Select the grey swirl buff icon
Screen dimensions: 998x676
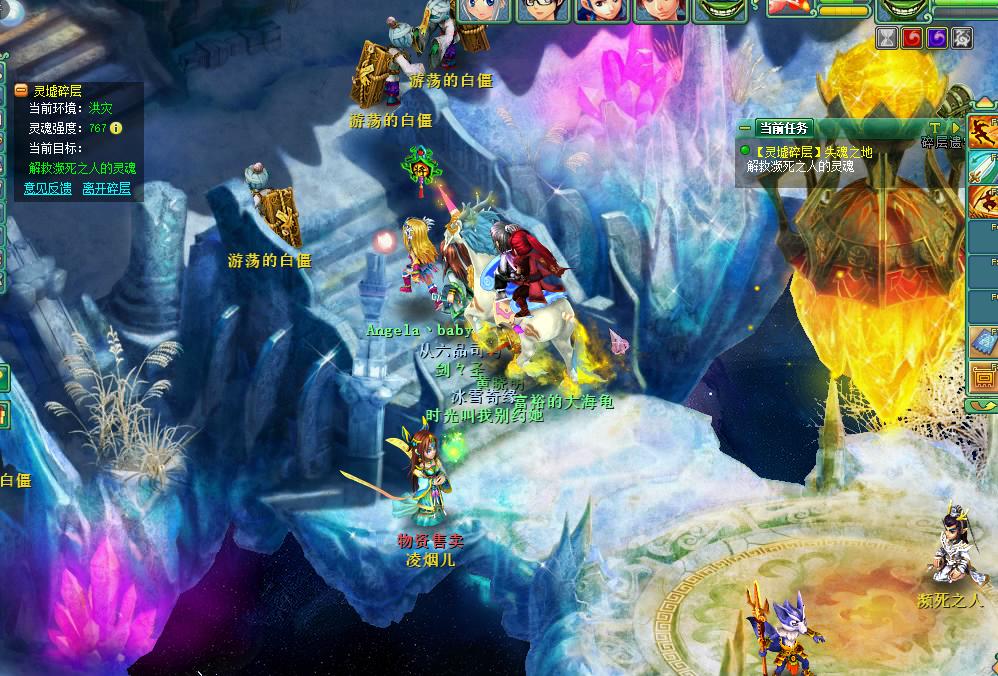click(x=961, y=37)
